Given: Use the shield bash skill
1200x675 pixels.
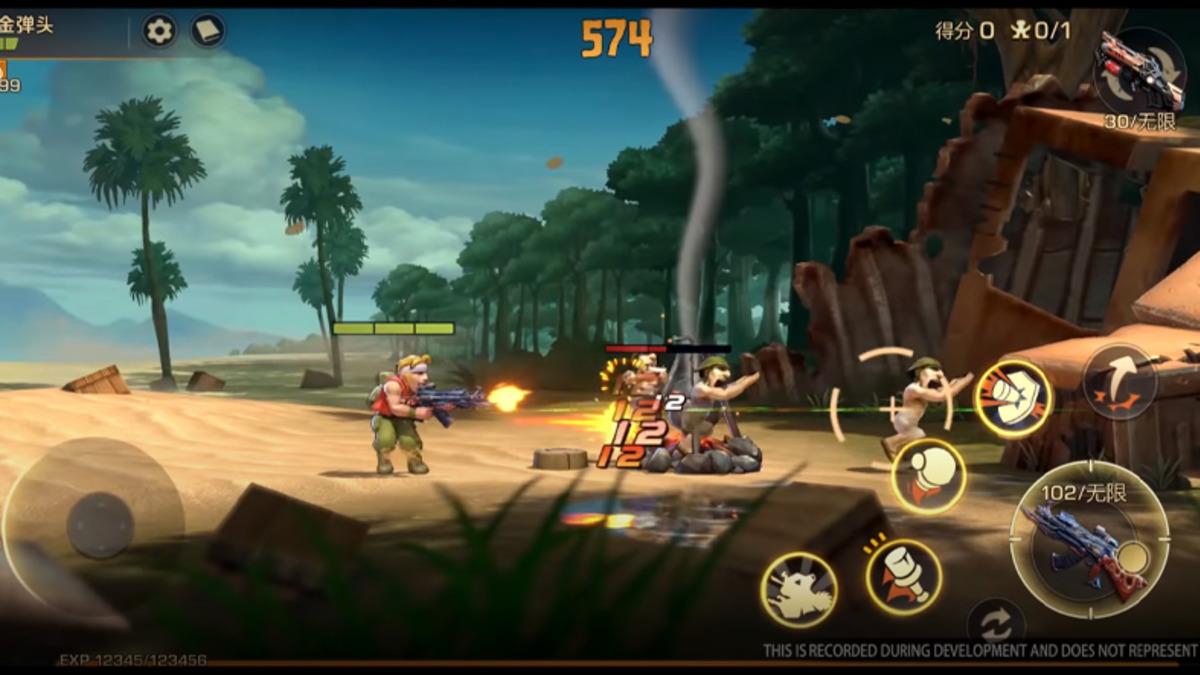Looking at the screenshot, I should [x=1013, y=398].
